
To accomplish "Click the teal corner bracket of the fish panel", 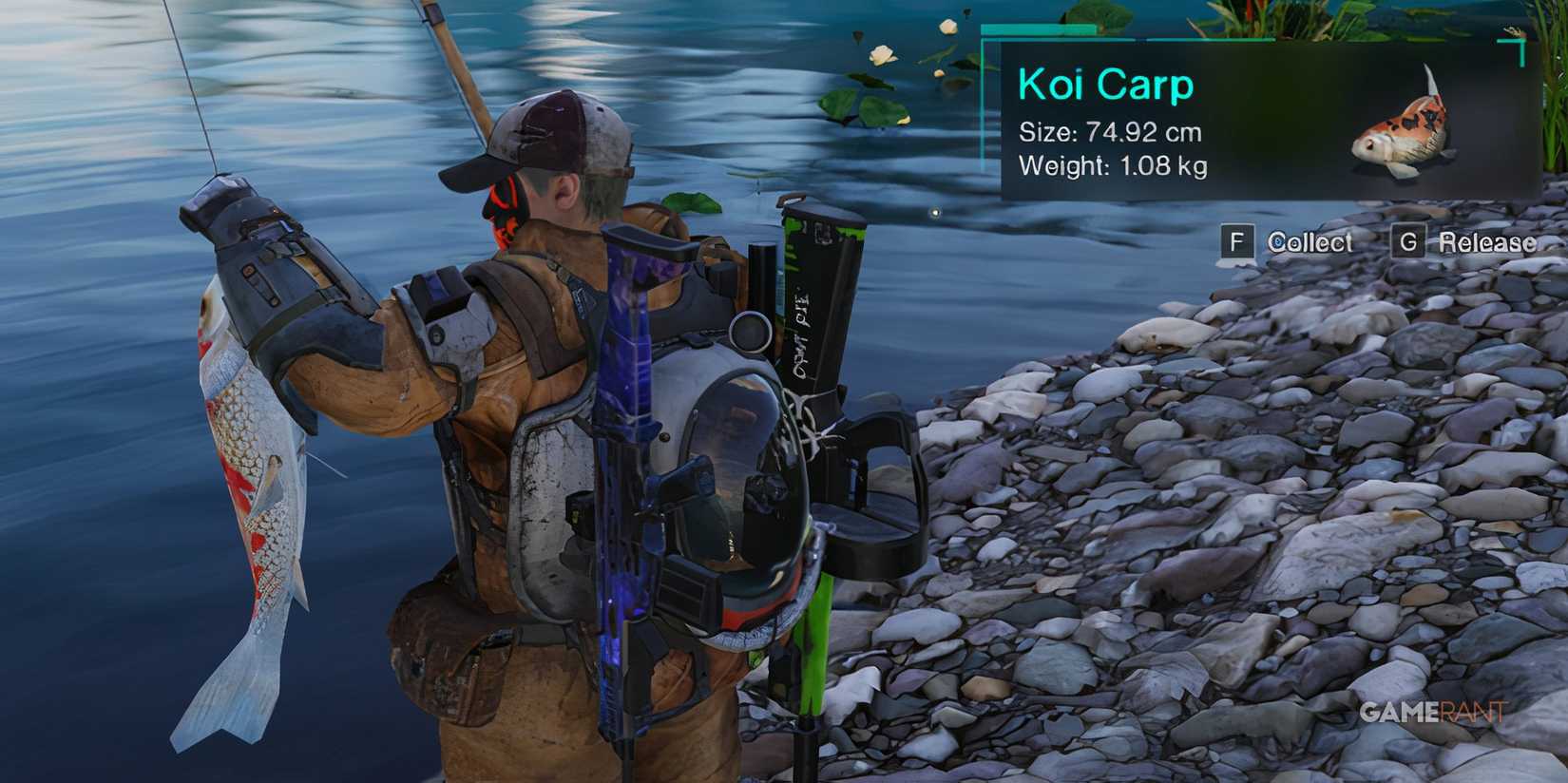I will tap(1511, 43).
